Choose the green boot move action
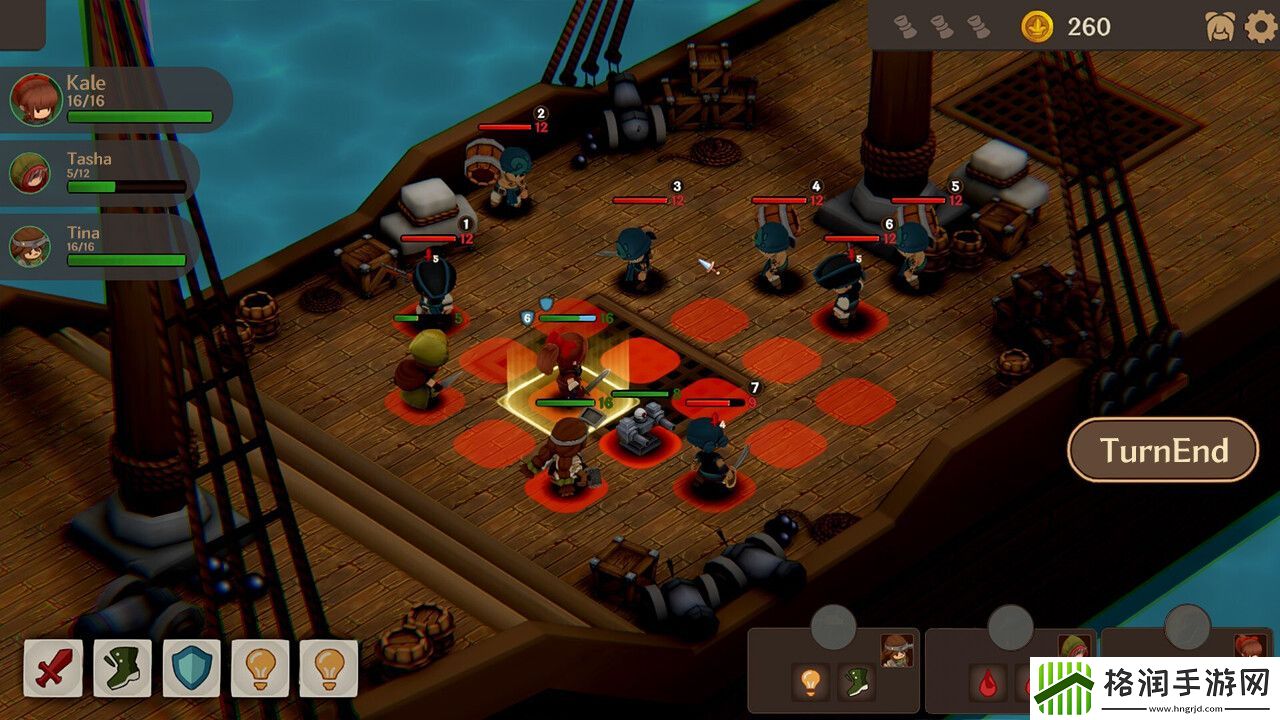Viewport: 1280px width, 720px height. 122,668
